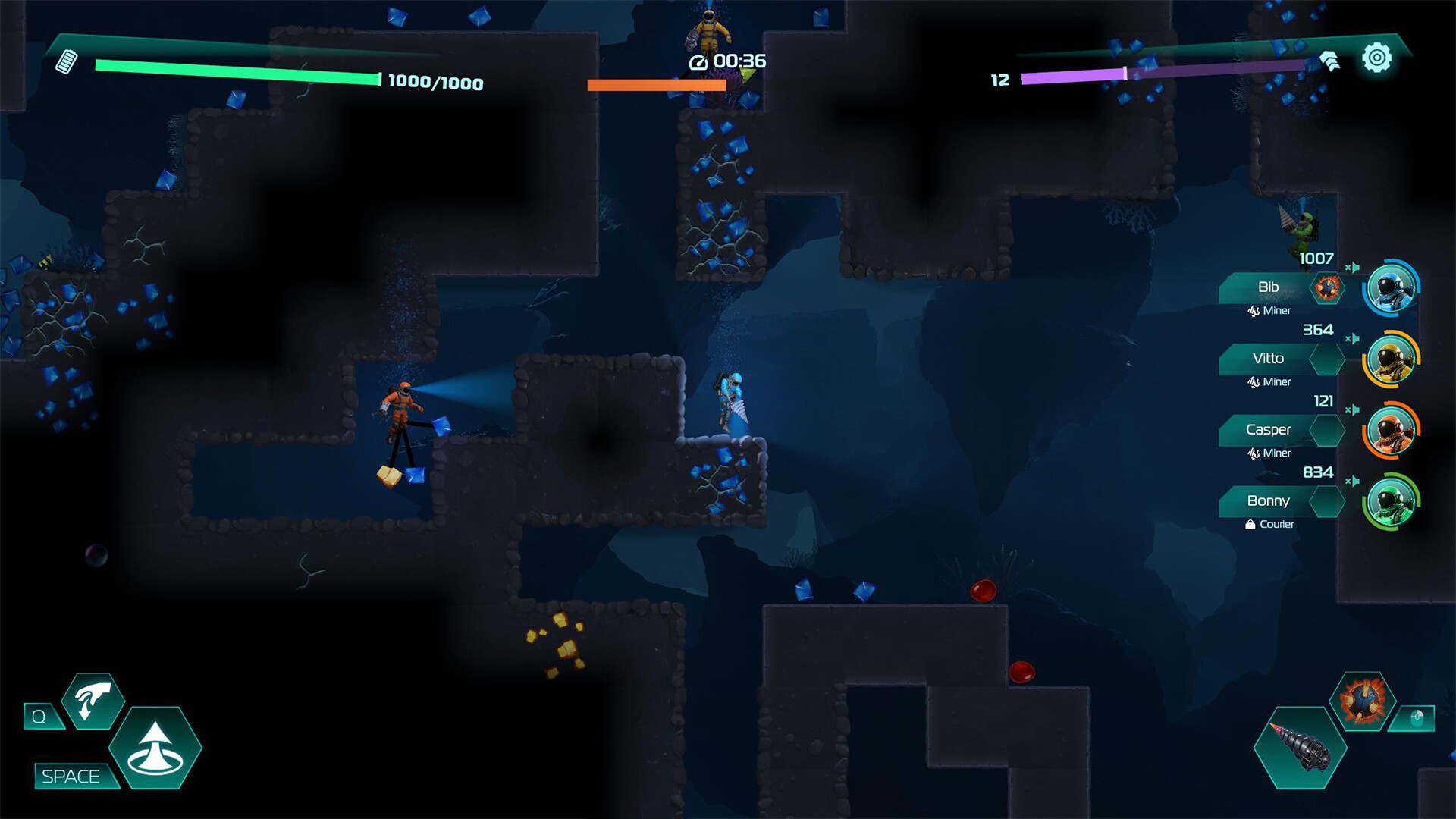Select Bib's astronaut portrait
1456x819 pixels.
(1392, 288)
